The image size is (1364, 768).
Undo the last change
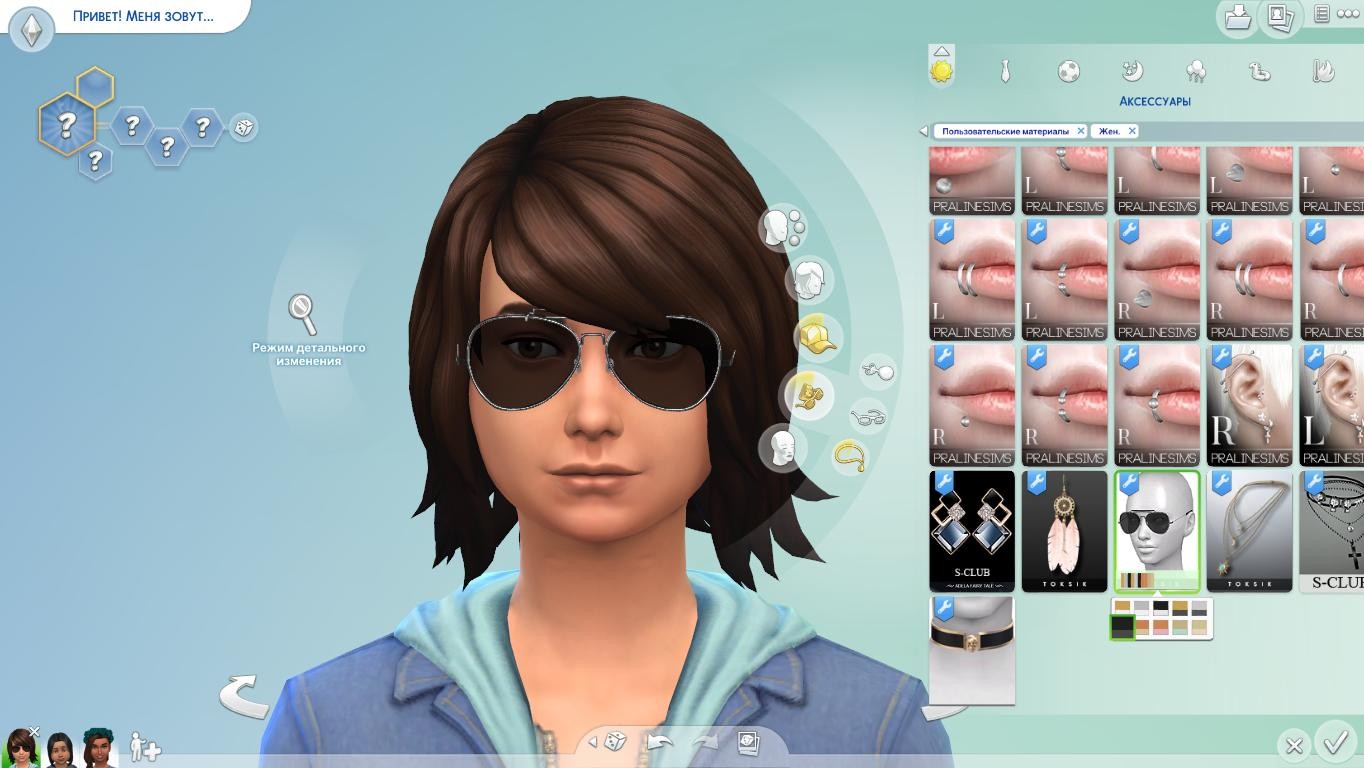pos(659,742)
